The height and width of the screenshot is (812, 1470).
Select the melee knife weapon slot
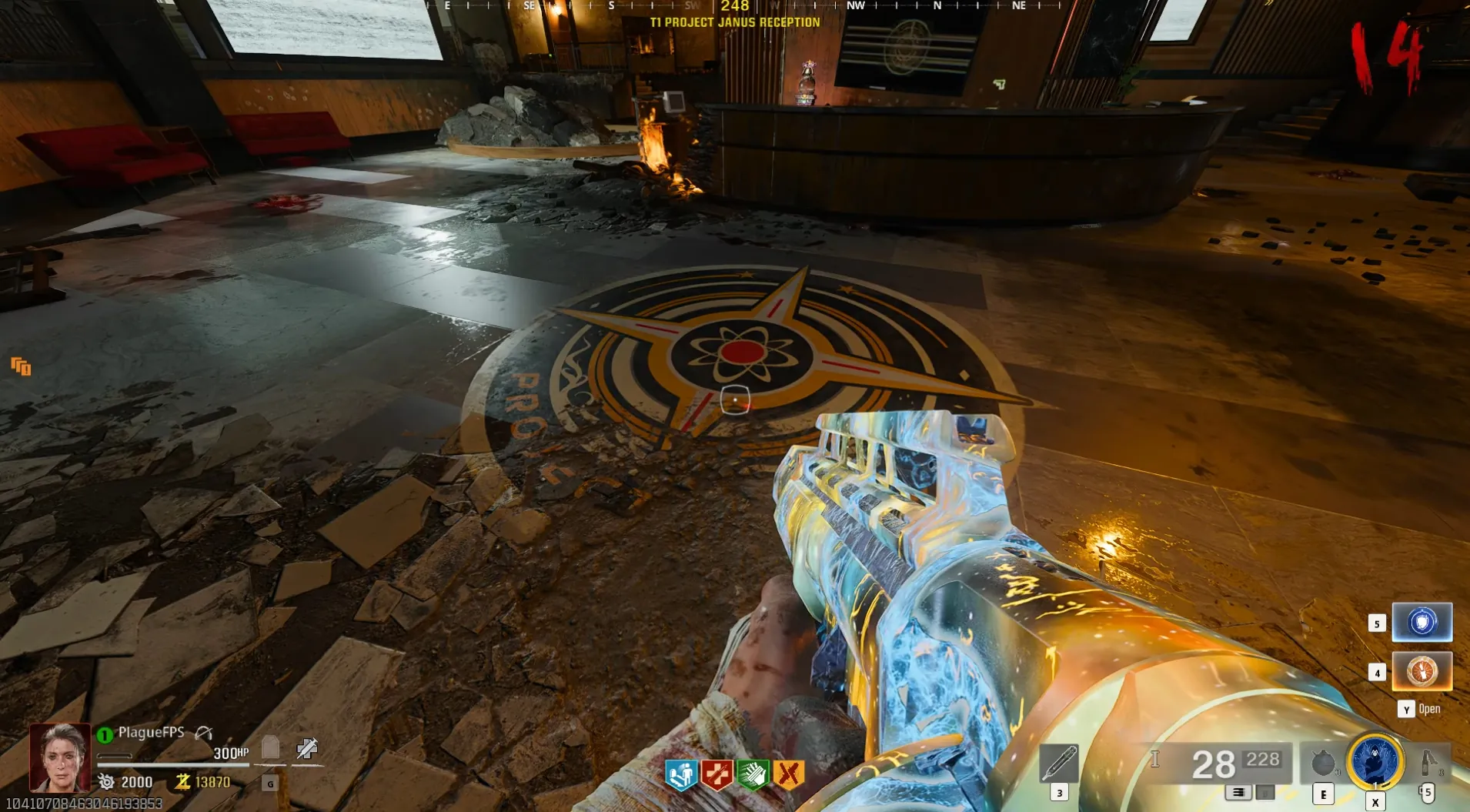(x=1059, y=764)
